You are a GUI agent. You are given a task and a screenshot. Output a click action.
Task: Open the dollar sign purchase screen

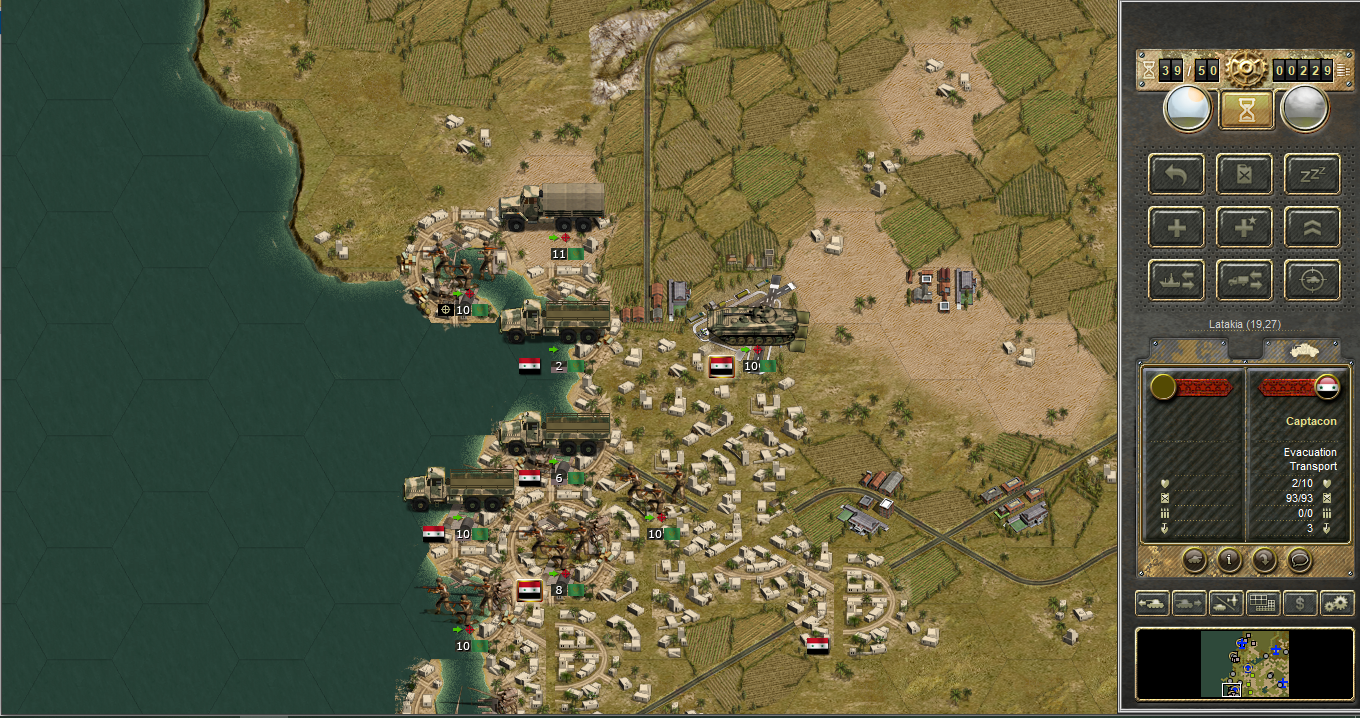(1299, 603)
